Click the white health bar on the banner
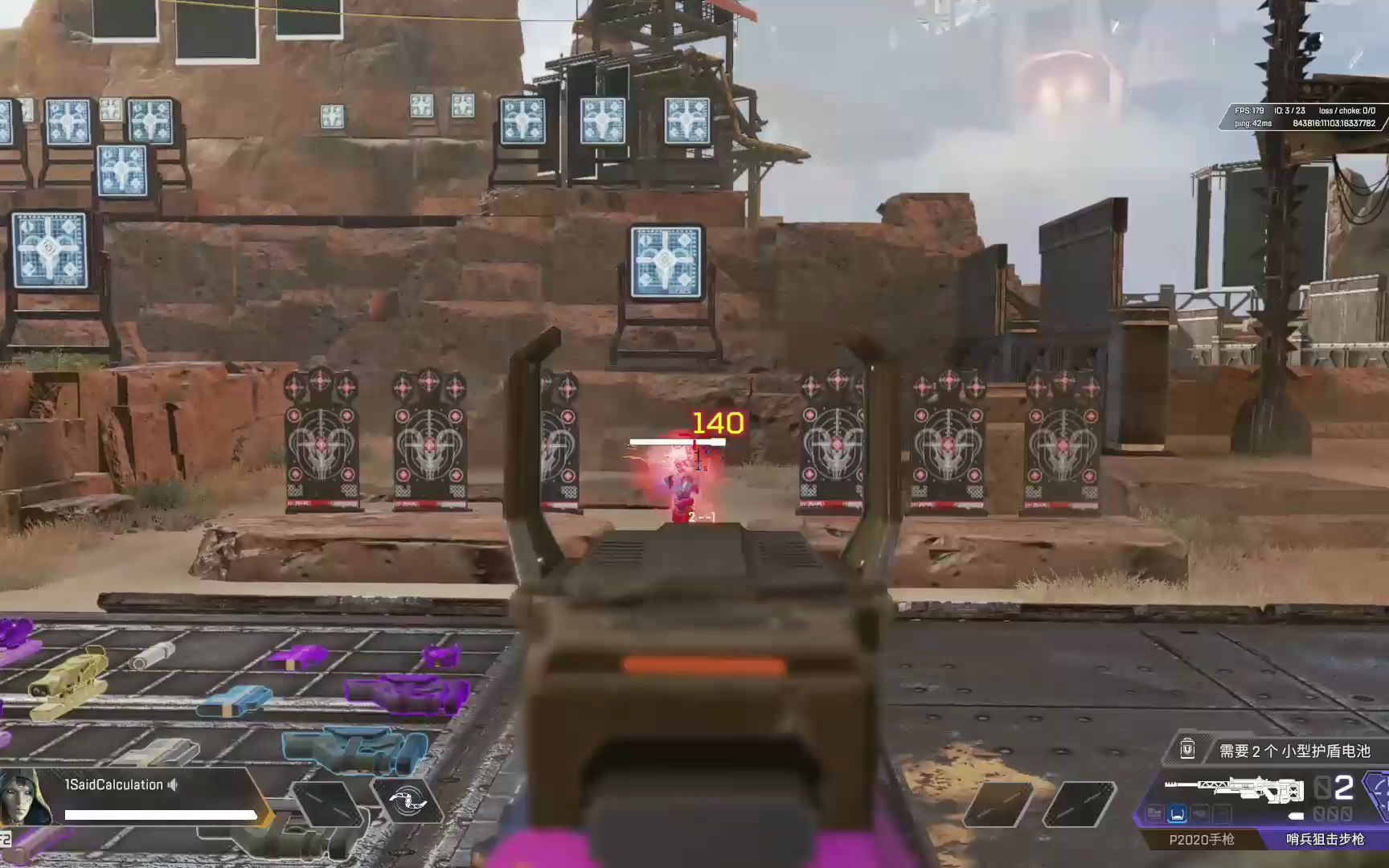The width and height of the screenshot is (1389, 868). (x=161, y=814)
